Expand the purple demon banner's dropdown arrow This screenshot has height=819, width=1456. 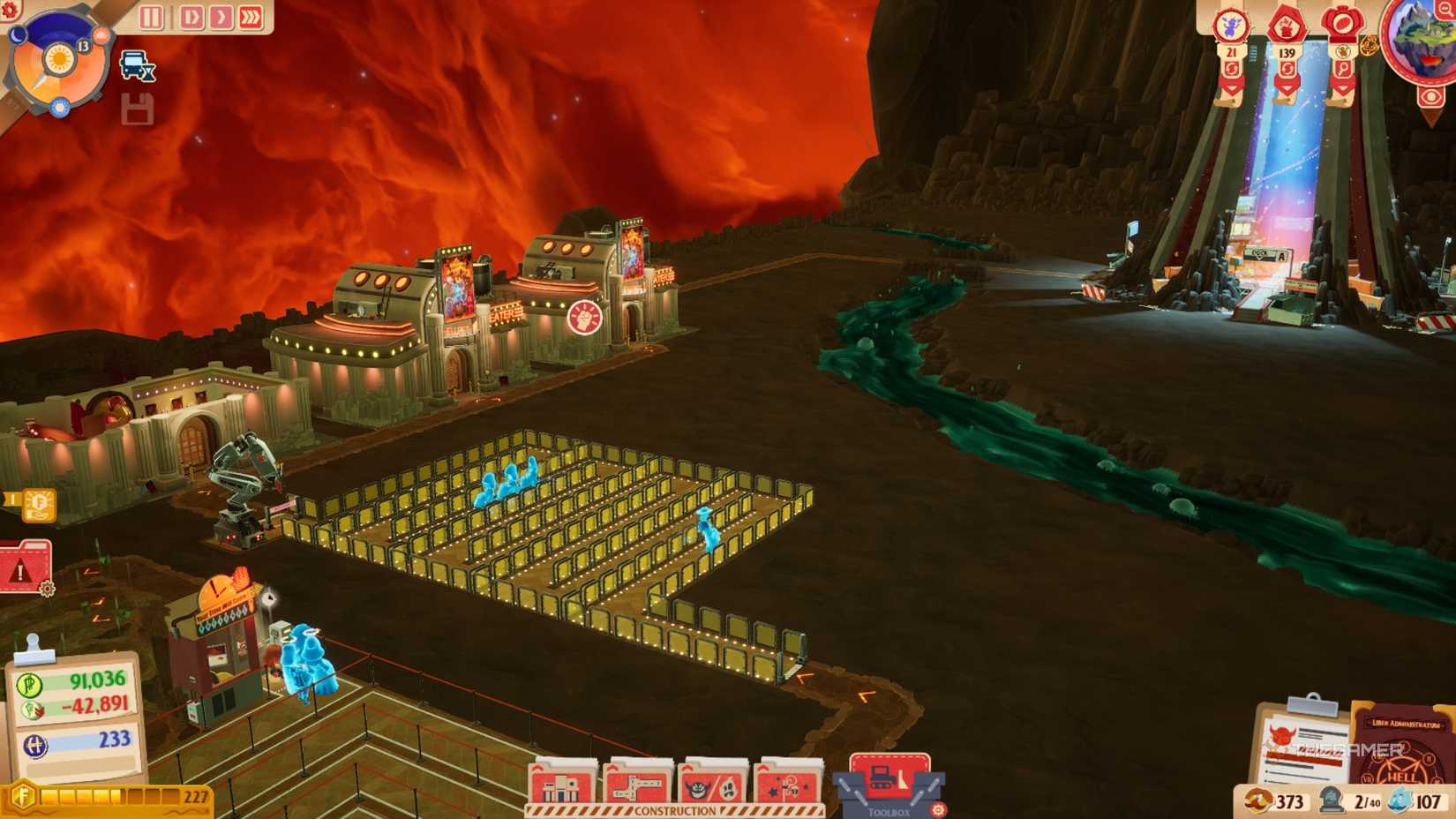1232,87
